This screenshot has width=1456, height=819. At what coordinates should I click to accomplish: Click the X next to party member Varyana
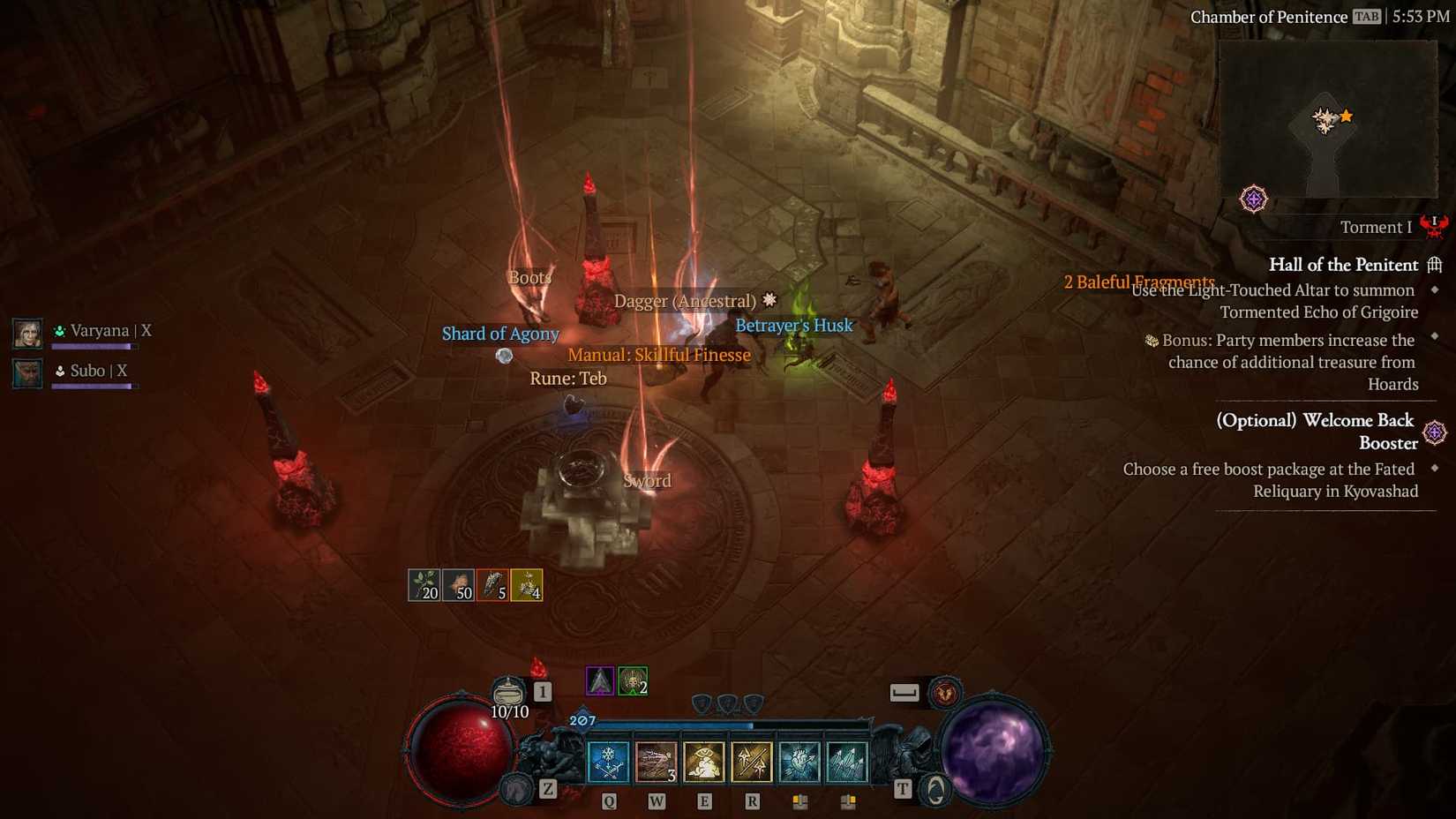coord(146,331)
